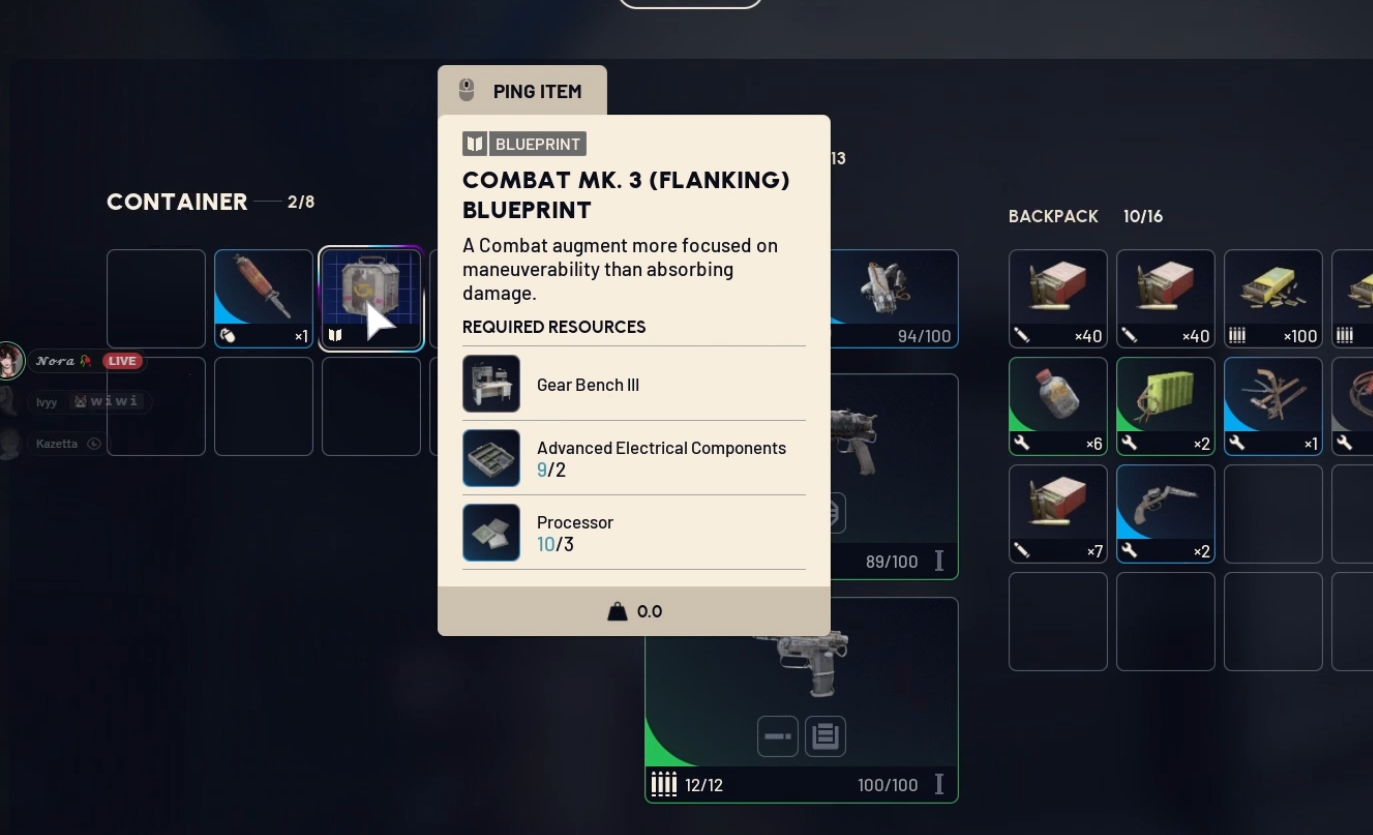Viewport: 1373px width, 835px height.
Task: Open the muzzle attachment slot on the pistol
Action: tap(777, 736)
